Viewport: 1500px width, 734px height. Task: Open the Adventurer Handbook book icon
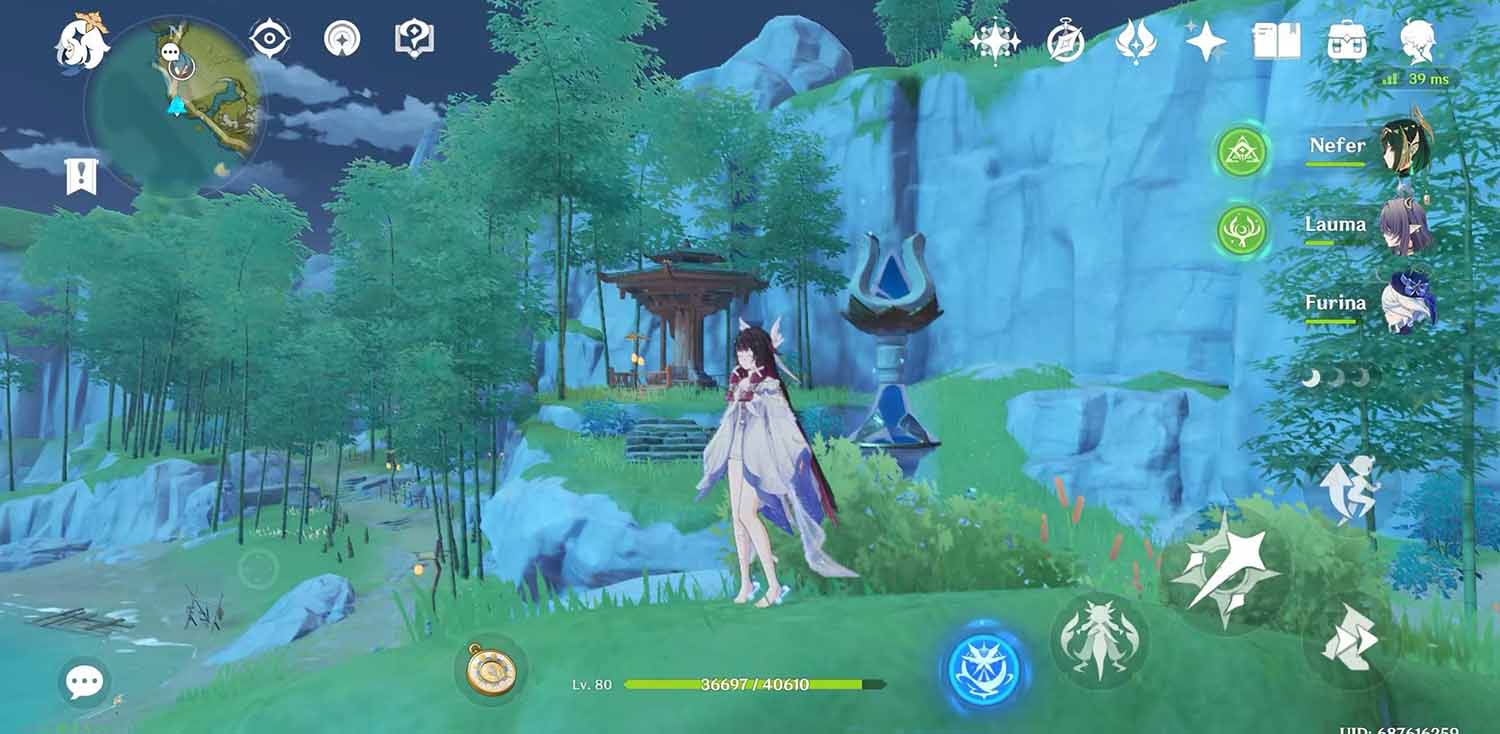coord(1277,41)
